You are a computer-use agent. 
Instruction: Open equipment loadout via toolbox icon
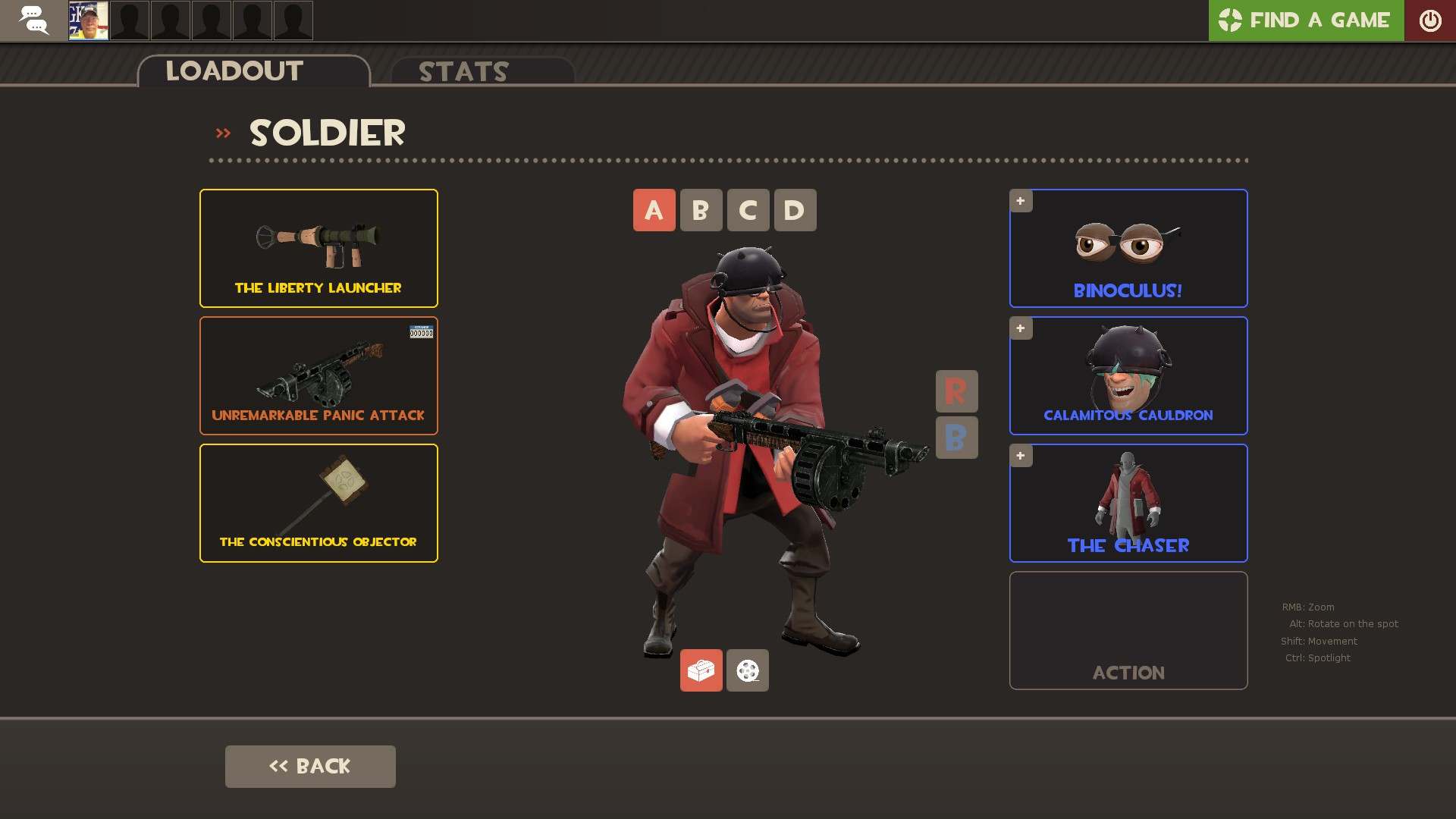pyautogui.click(x=701, y=670)
